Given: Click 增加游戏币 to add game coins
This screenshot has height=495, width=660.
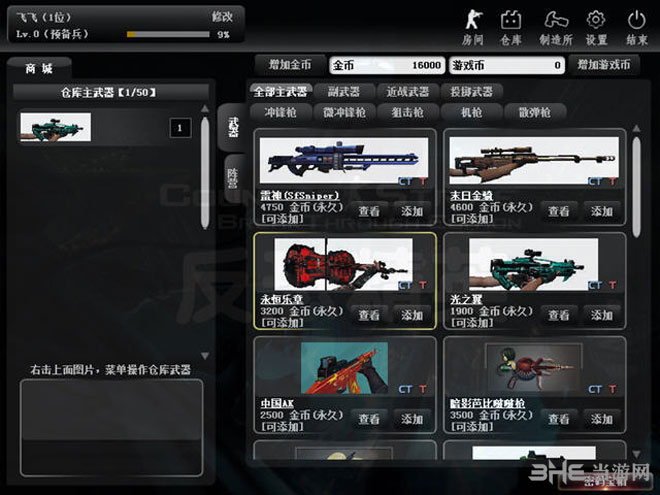Looking at the screenshot, I should coord(603,65).
